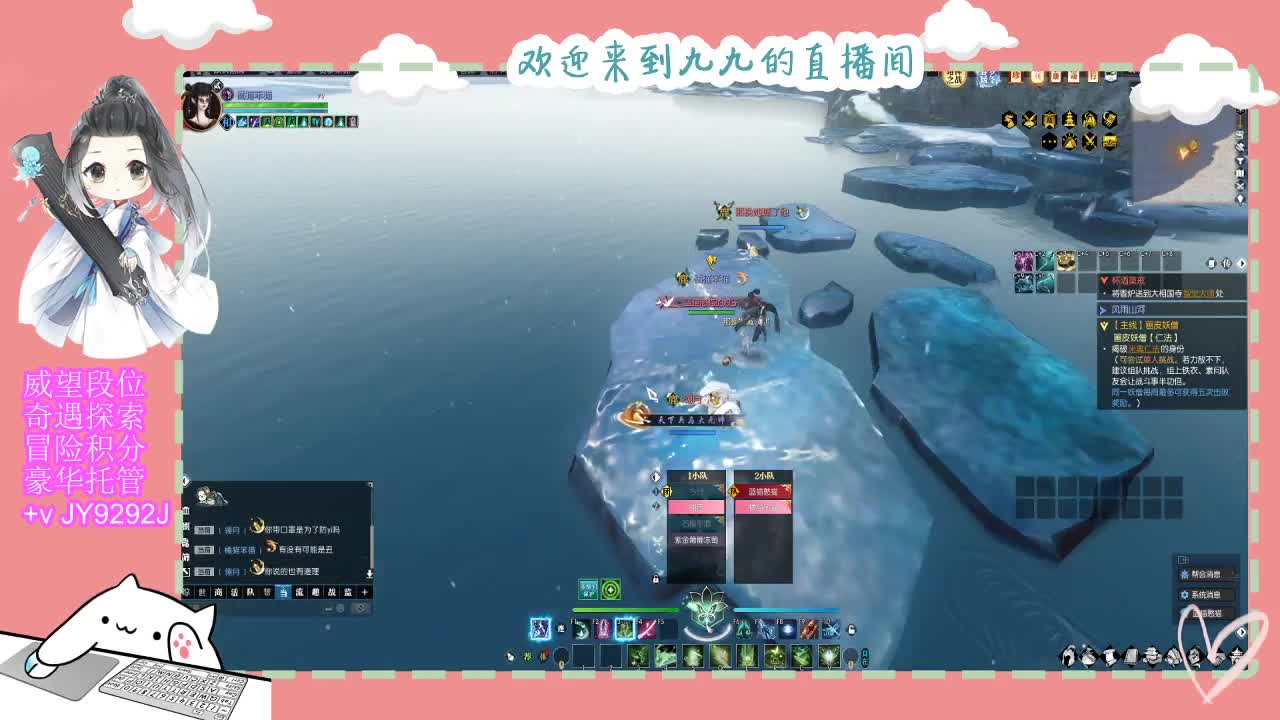Click the green cross heal icon above skills
Screen dimensions: 1280x720
(x=610, y=591)
